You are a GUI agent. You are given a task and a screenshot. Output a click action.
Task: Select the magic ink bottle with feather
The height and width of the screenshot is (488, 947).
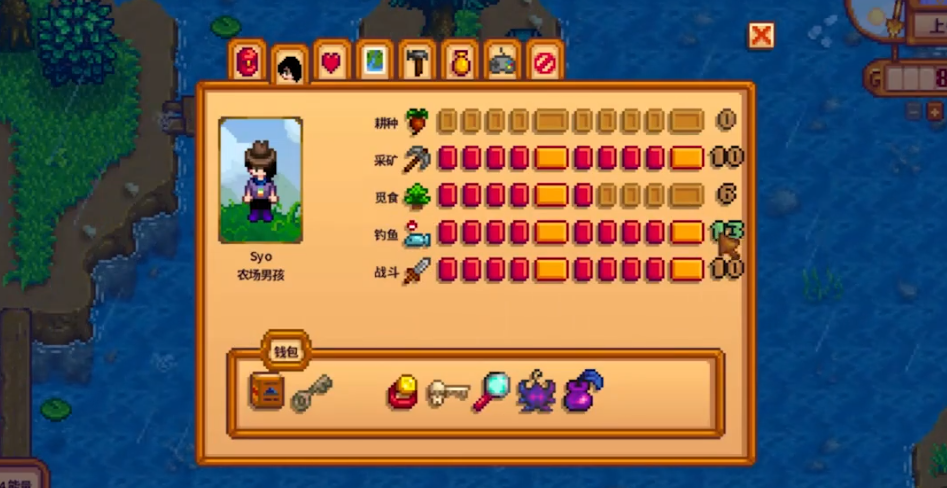[x=582, y=391]
